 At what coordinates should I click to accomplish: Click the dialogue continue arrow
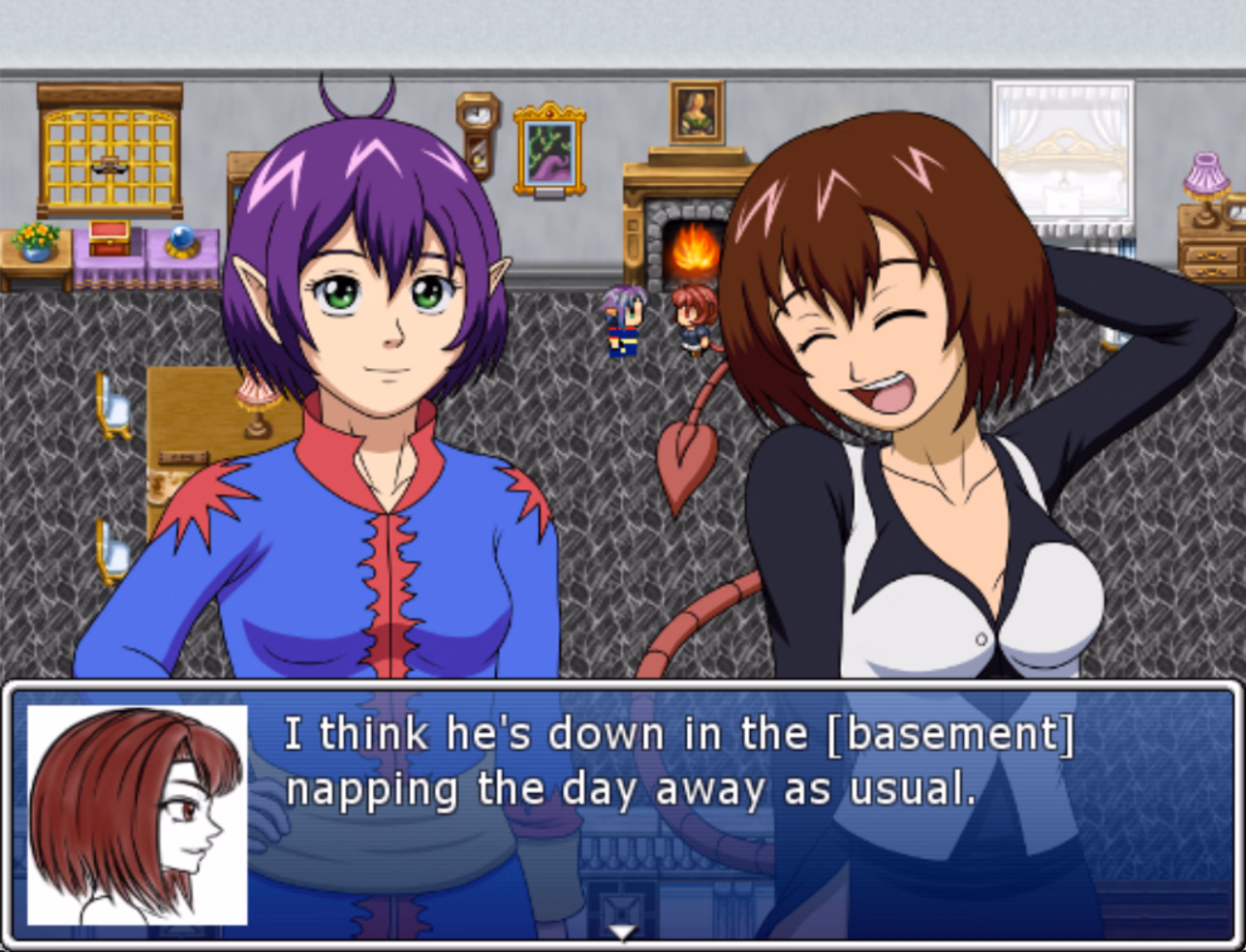coord(621,932)
